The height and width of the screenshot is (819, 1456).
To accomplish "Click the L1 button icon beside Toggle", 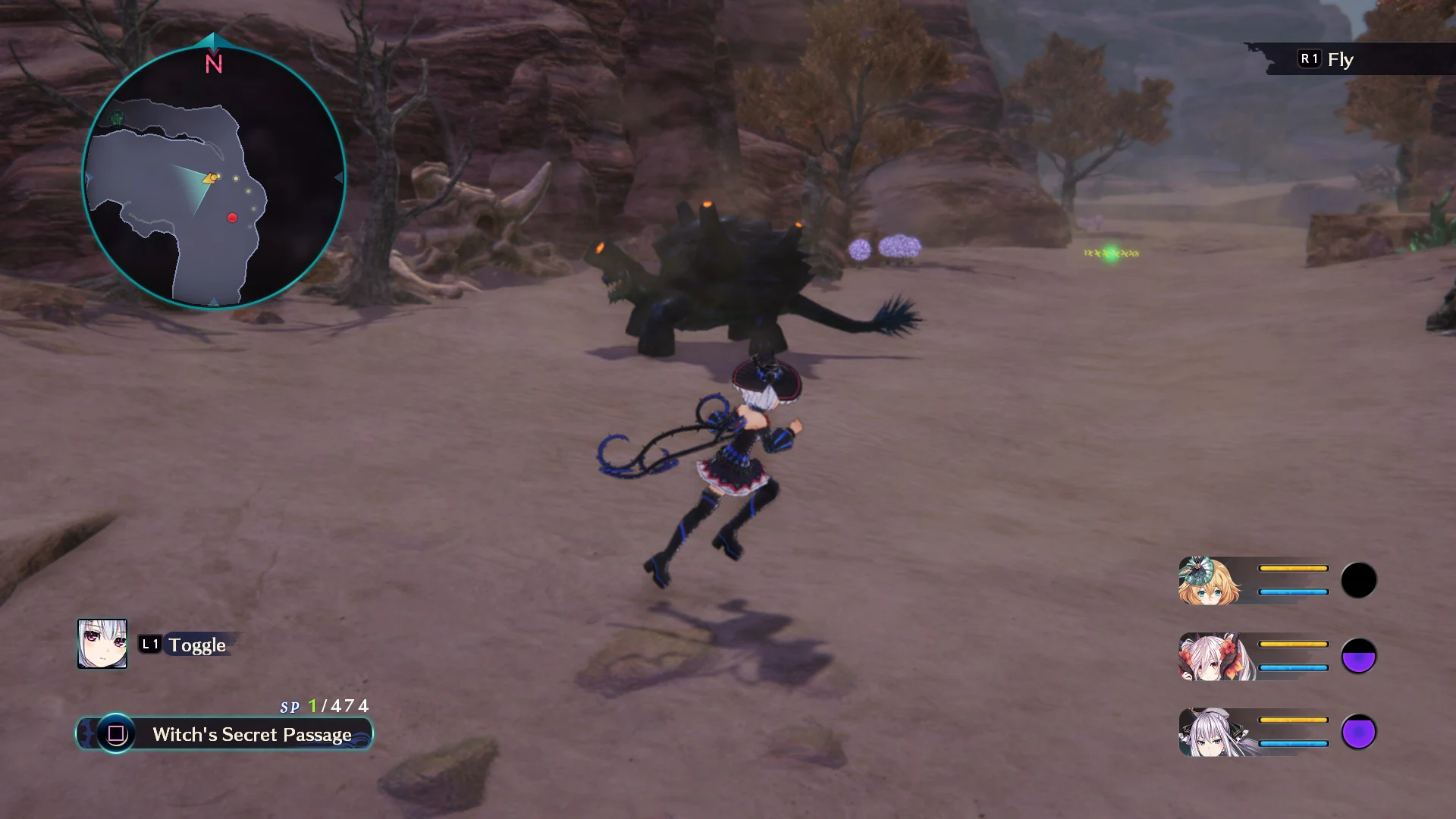I will pos(149,645).
